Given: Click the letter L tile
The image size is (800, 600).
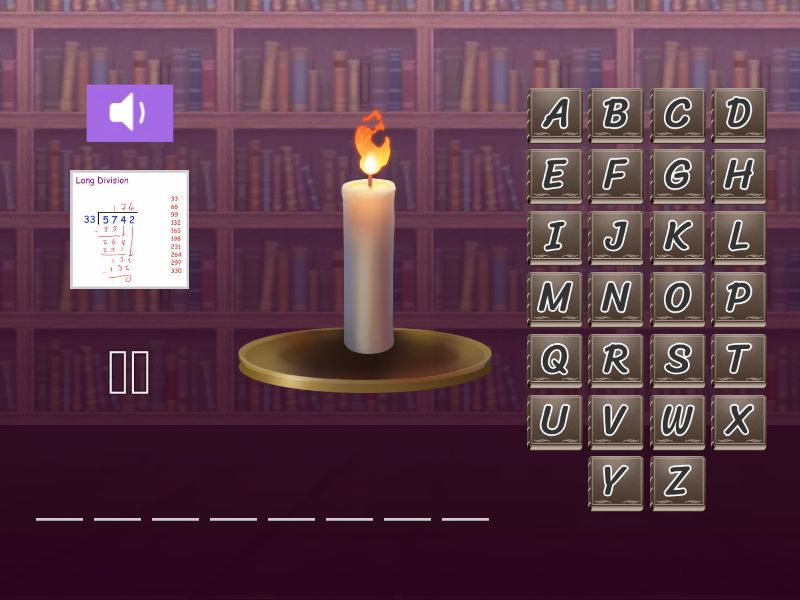Looking at the screenshot, I should pos(739,237).
